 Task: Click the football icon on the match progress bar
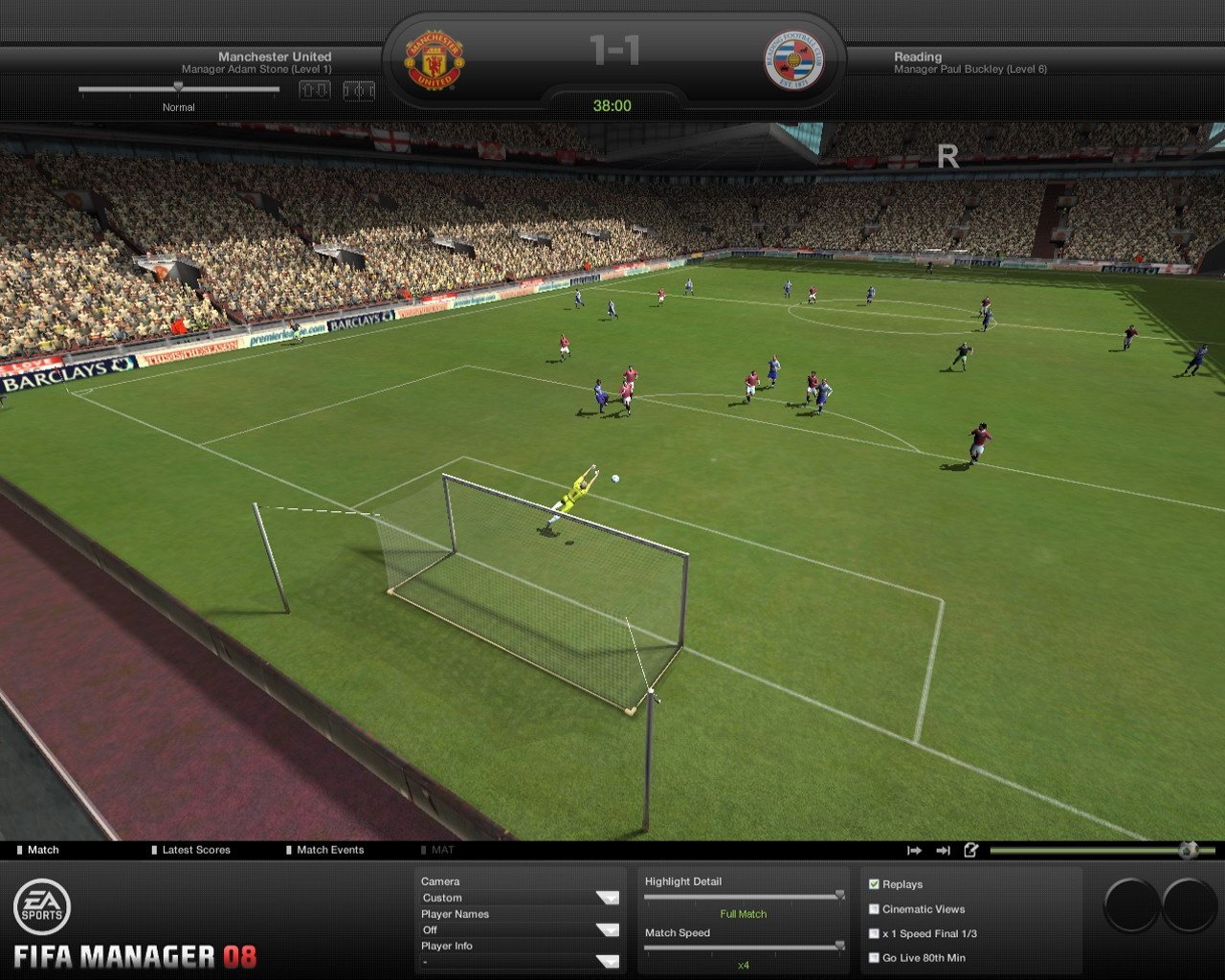point(1188,848)
